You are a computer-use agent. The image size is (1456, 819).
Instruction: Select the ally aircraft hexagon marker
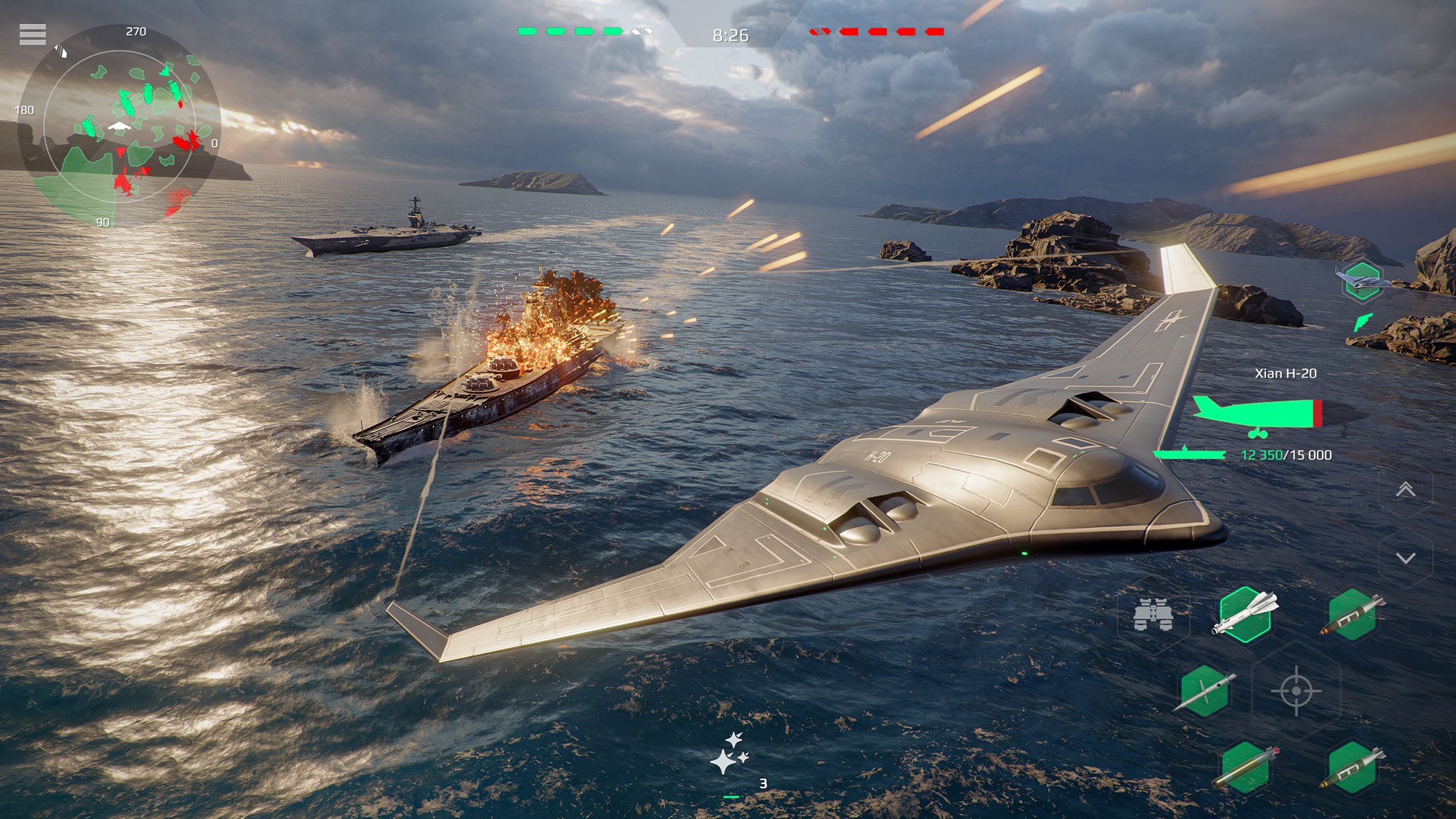(1362, 282)
